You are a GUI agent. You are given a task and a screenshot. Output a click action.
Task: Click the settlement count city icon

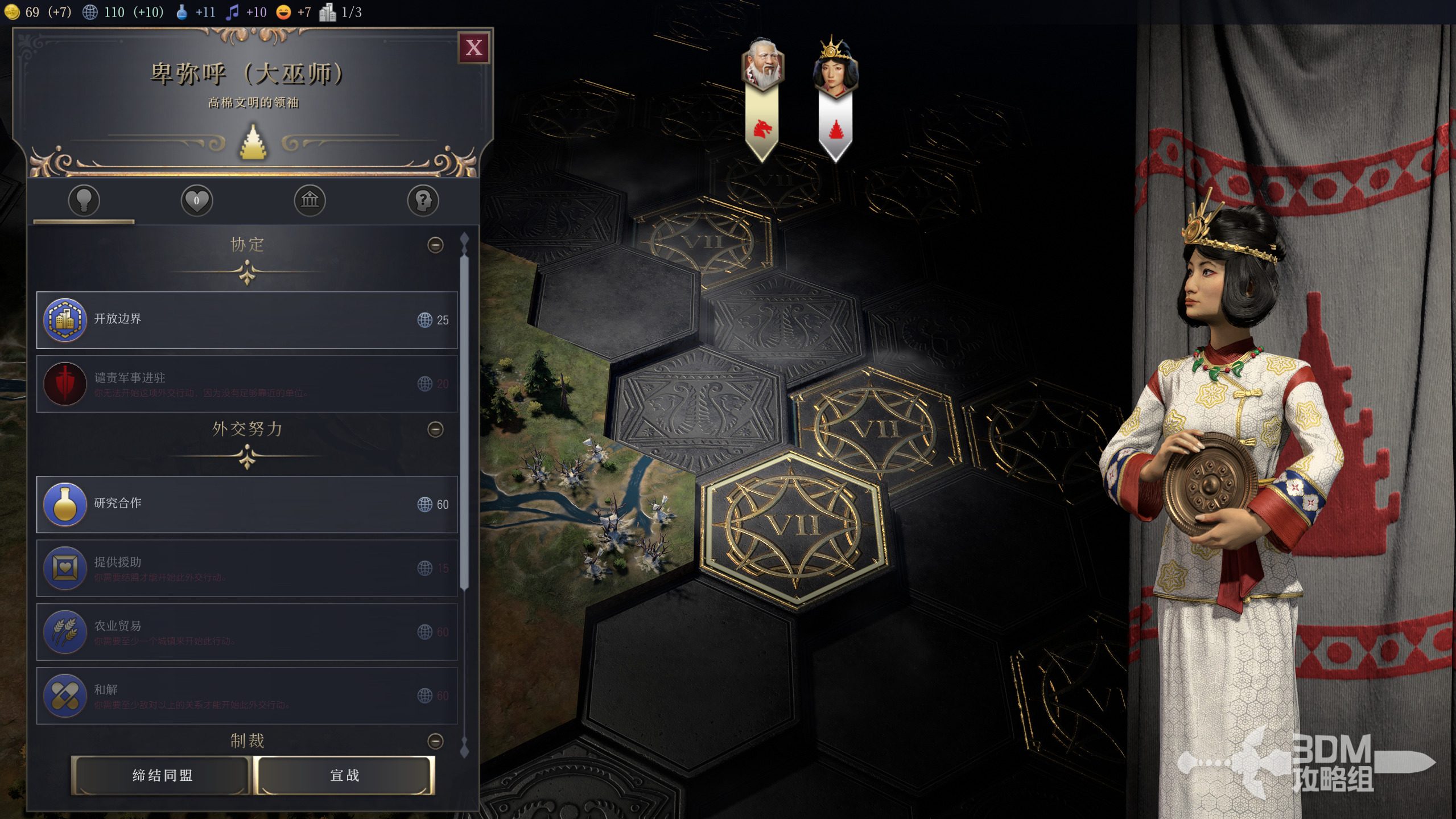click(x=328, y=12)
